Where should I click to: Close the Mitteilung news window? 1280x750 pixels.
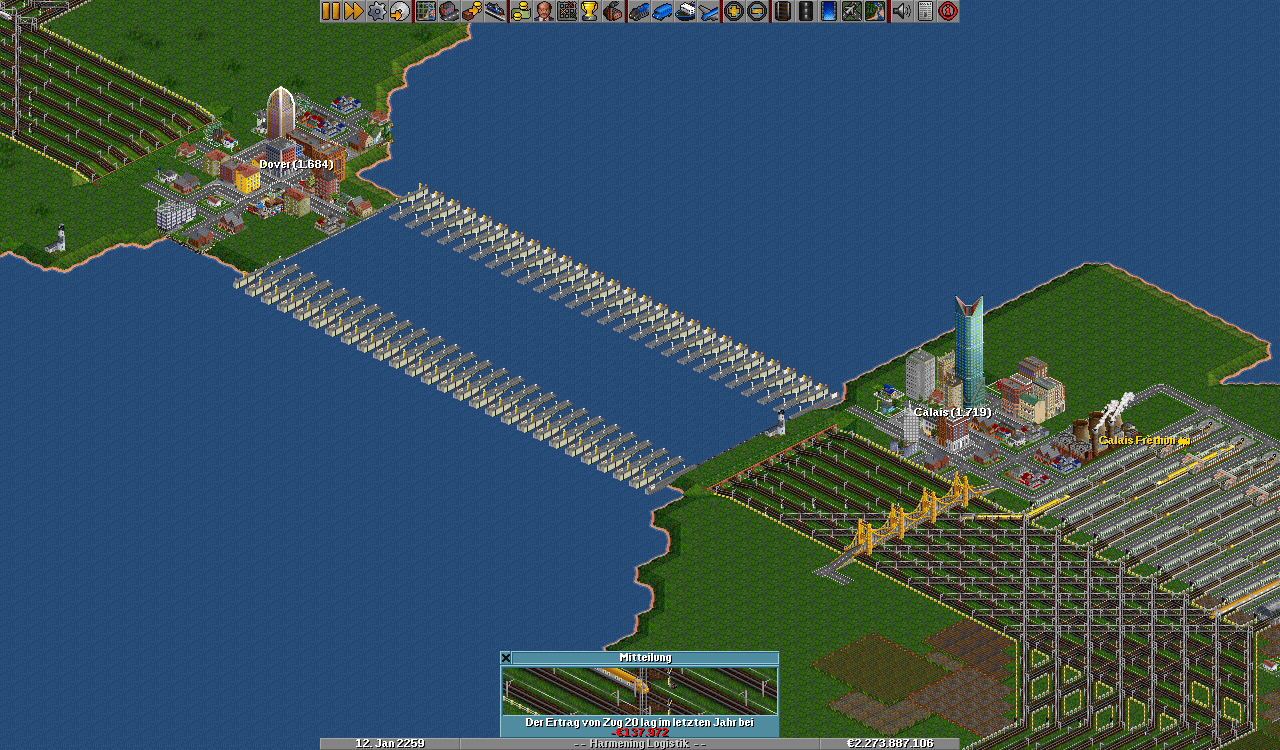click(x=506, y=658)
